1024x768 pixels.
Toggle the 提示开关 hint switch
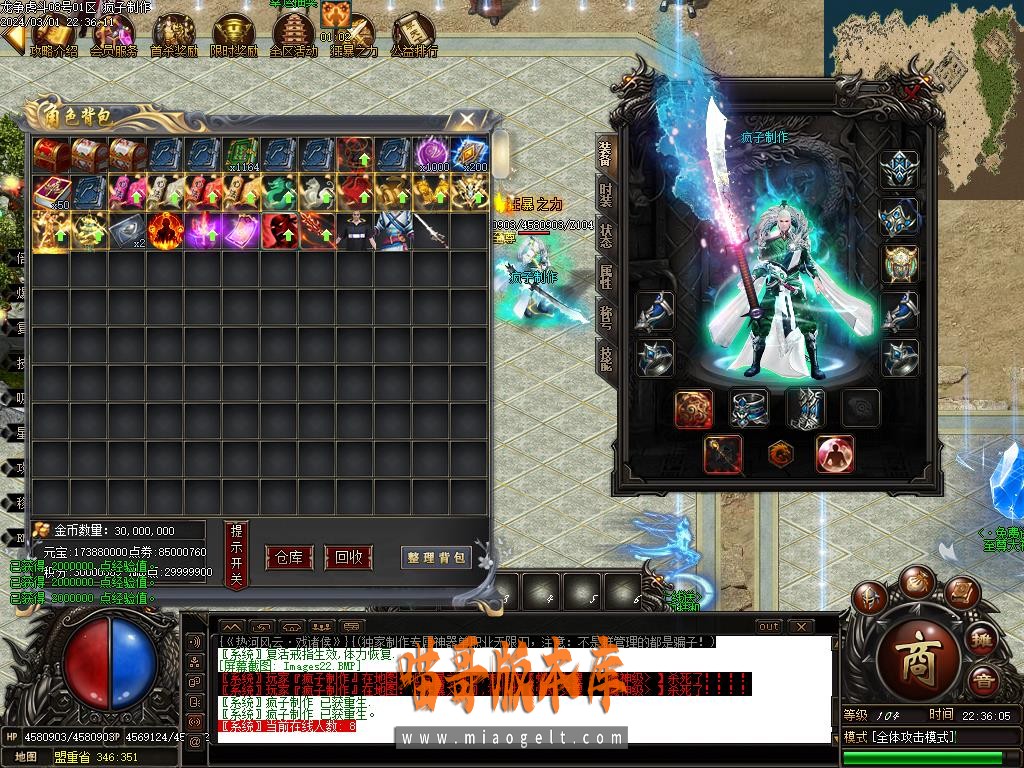[x=236, y=554]
